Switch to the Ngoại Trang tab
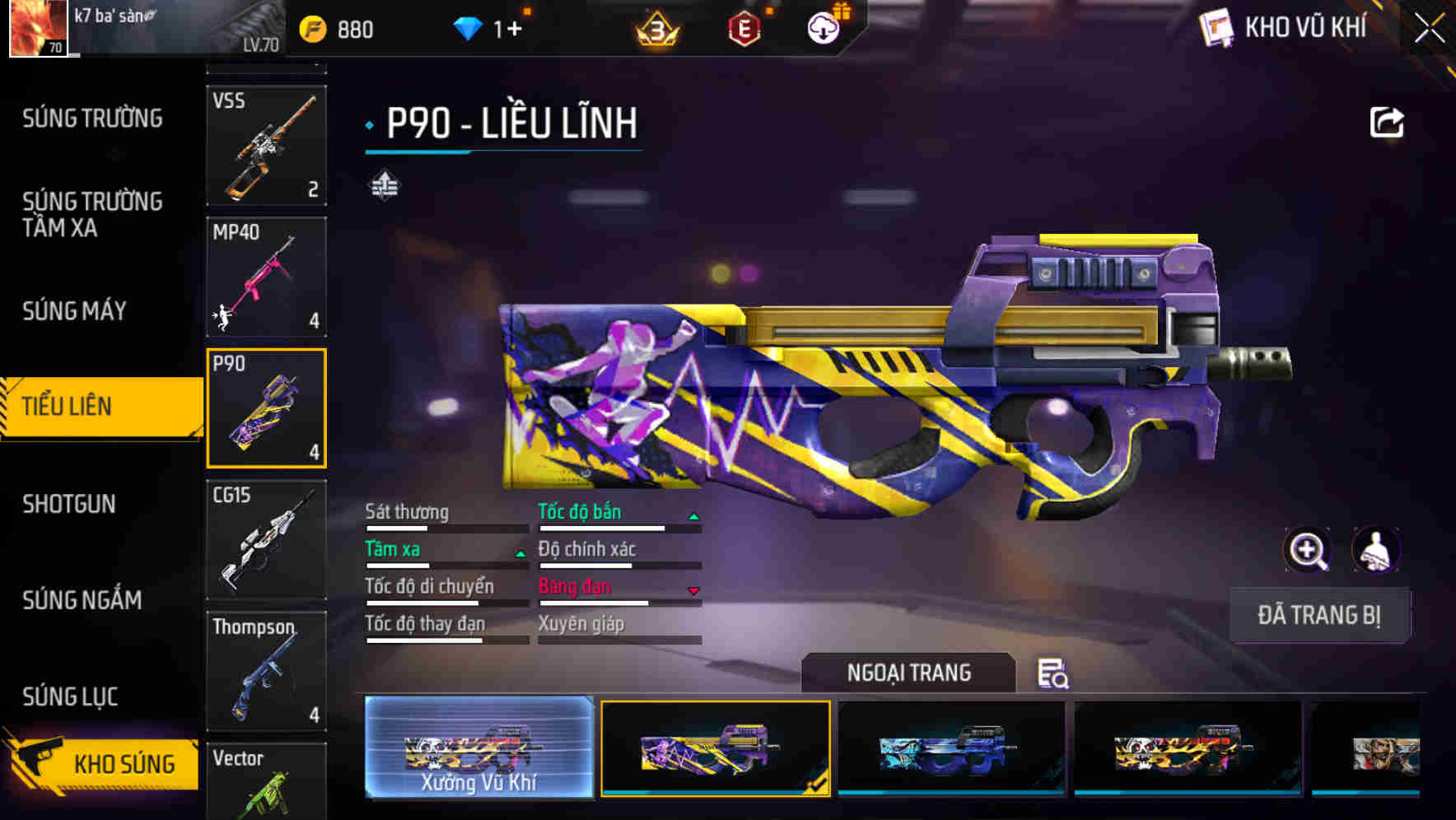The image size is (1456, 820). [x=909, y=672]
